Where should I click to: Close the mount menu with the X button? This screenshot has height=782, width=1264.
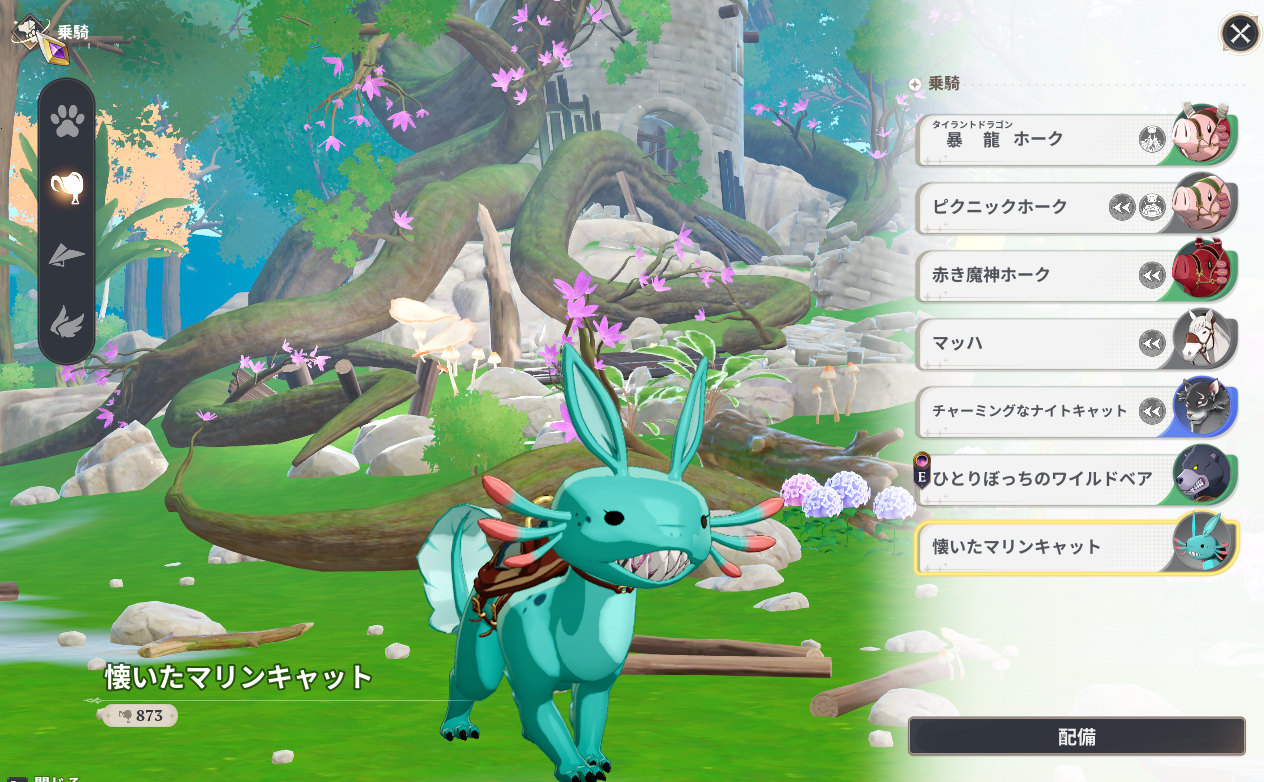point(1240,34)
